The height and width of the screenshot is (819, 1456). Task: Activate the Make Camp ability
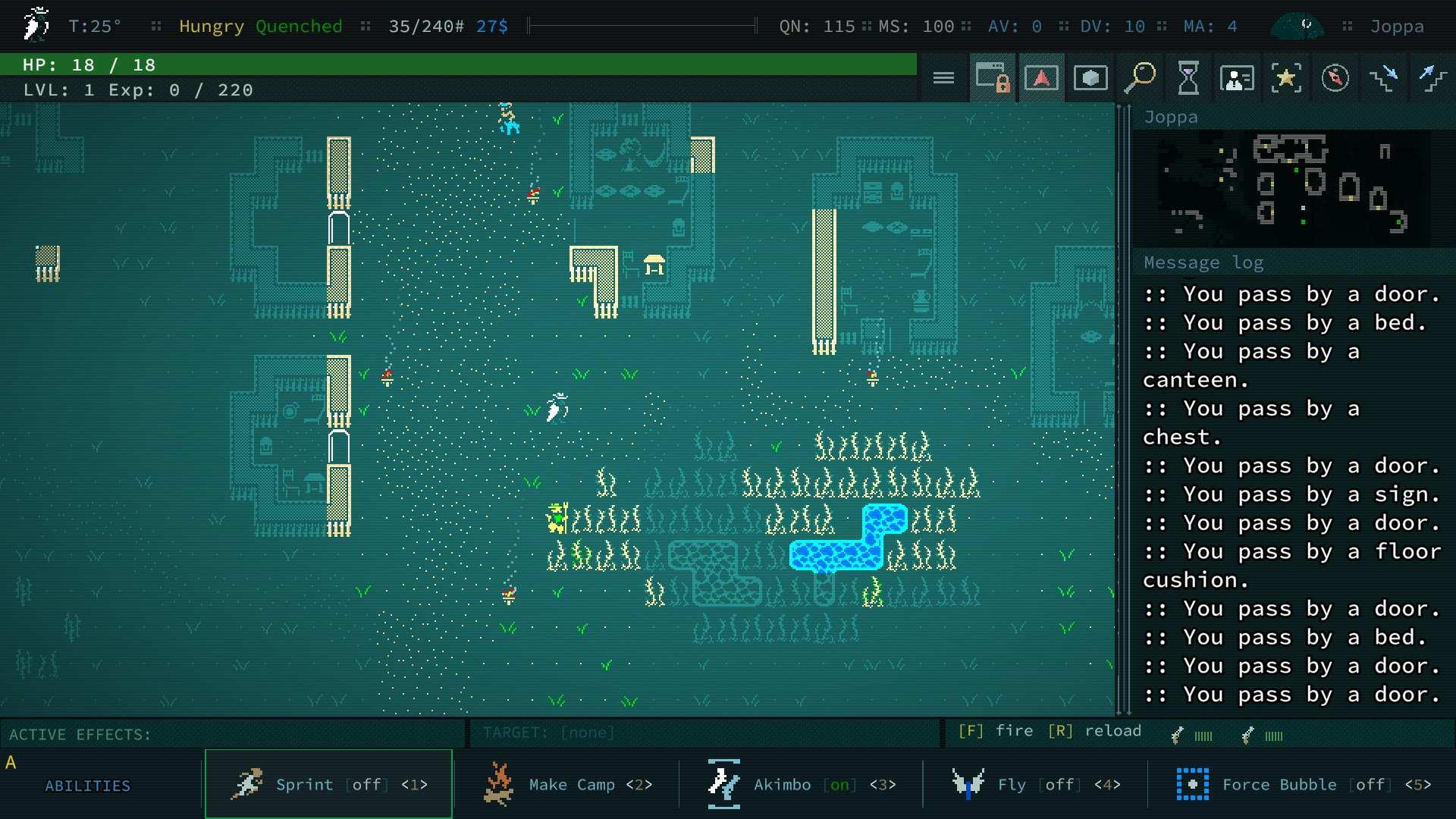[567, 784]
